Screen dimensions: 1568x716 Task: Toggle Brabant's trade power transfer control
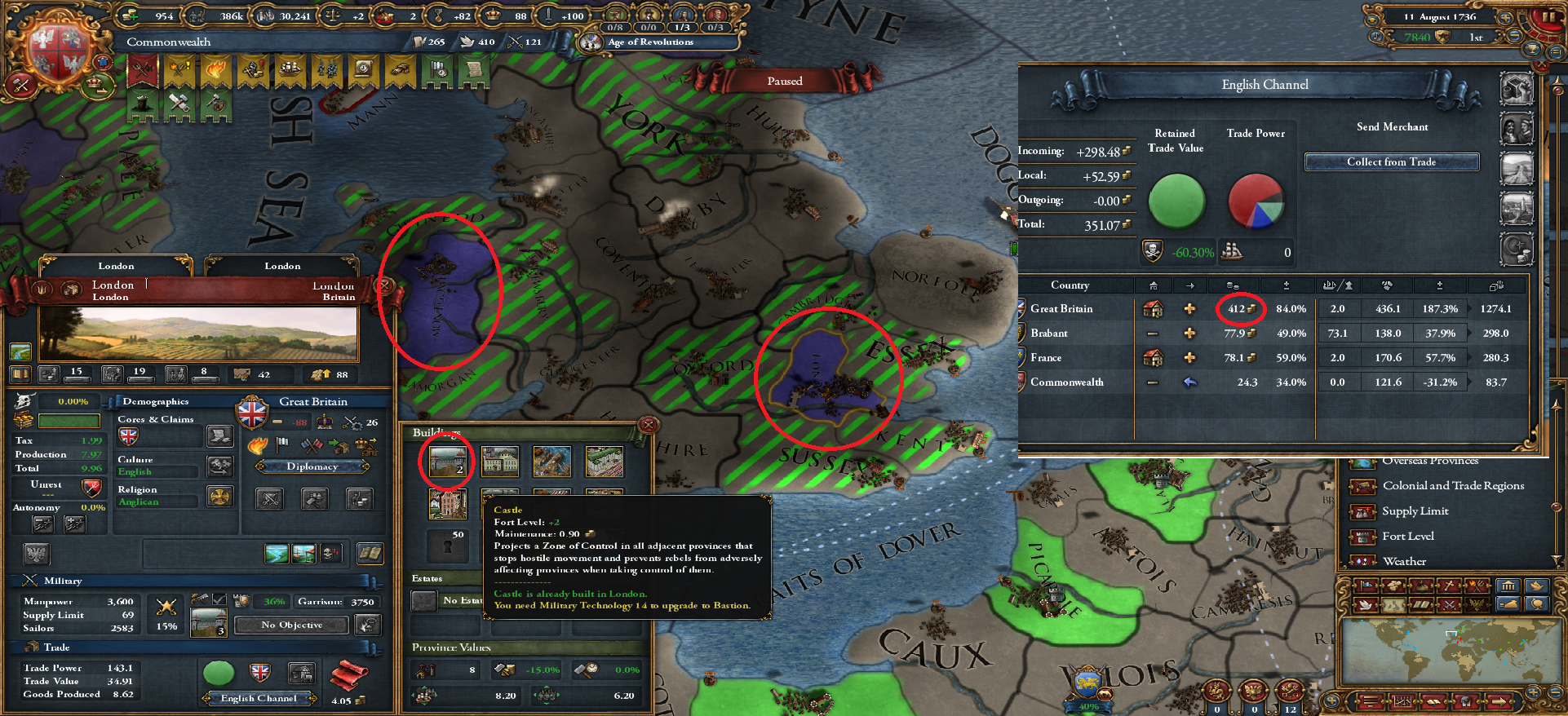[x=1153, y=333]
